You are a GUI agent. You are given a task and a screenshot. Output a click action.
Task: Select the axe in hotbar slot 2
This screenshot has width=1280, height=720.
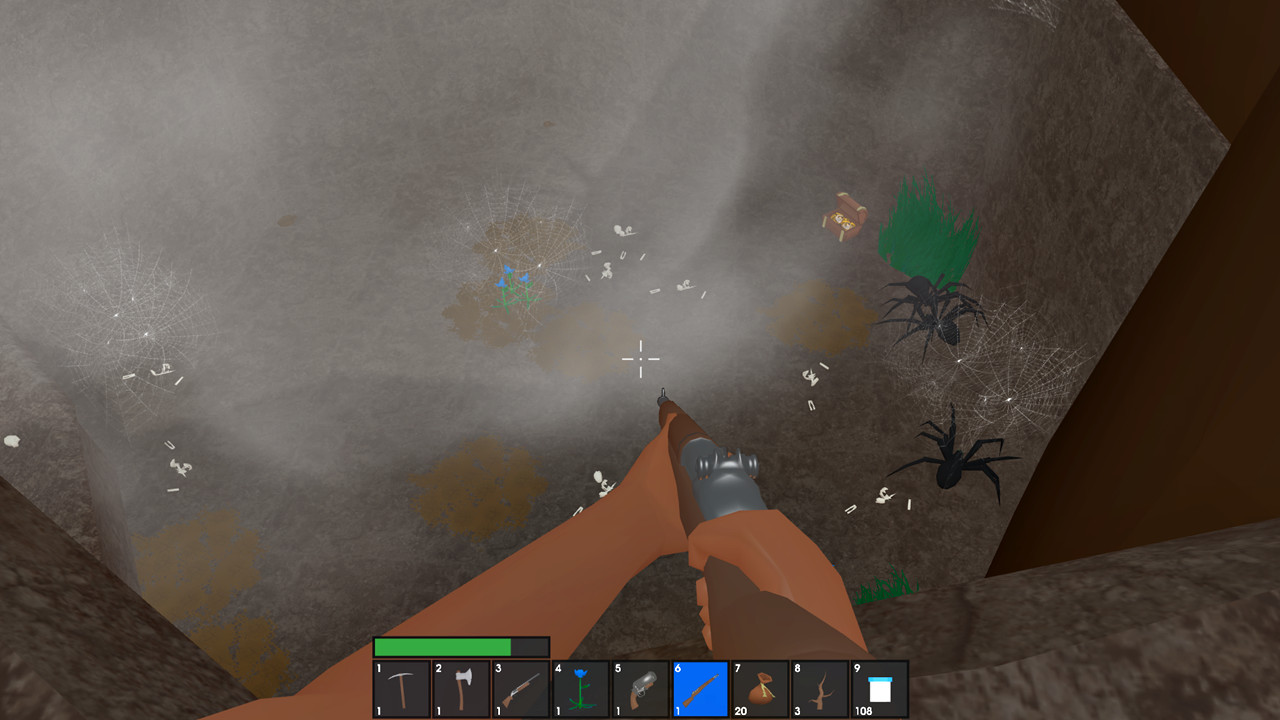[x=462, y=688]
